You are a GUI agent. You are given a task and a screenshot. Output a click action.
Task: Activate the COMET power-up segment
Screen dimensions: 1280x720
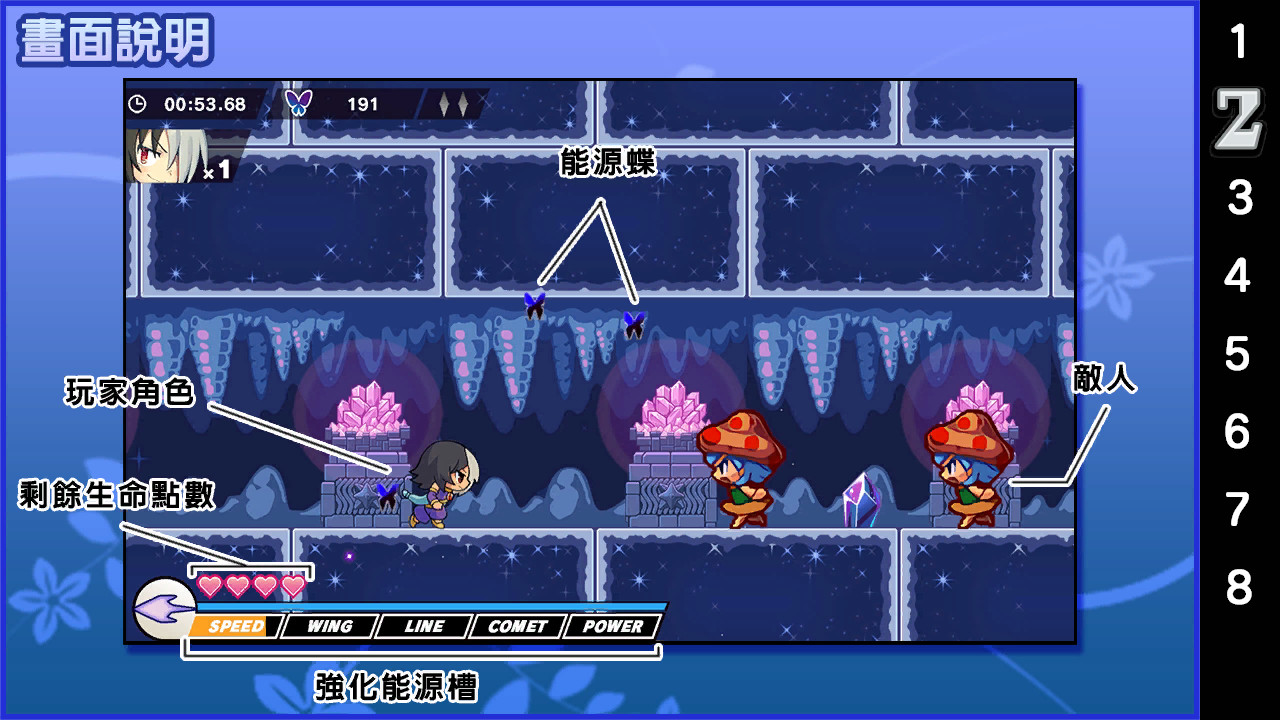tap(517, 627)
